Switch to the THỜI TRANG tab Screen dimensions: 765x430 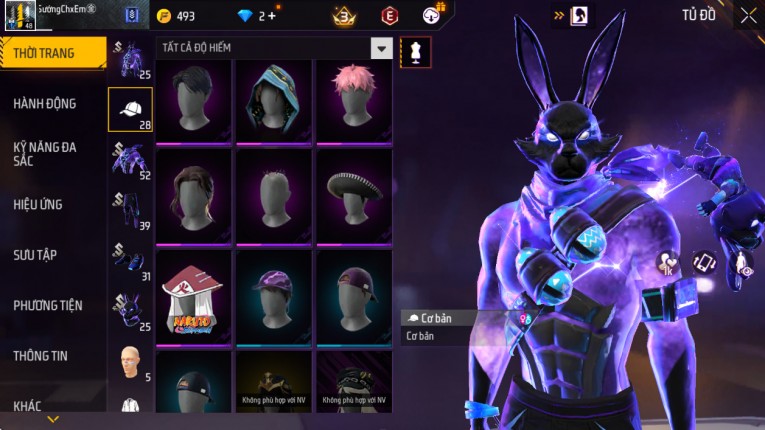[x=50, y=53]
